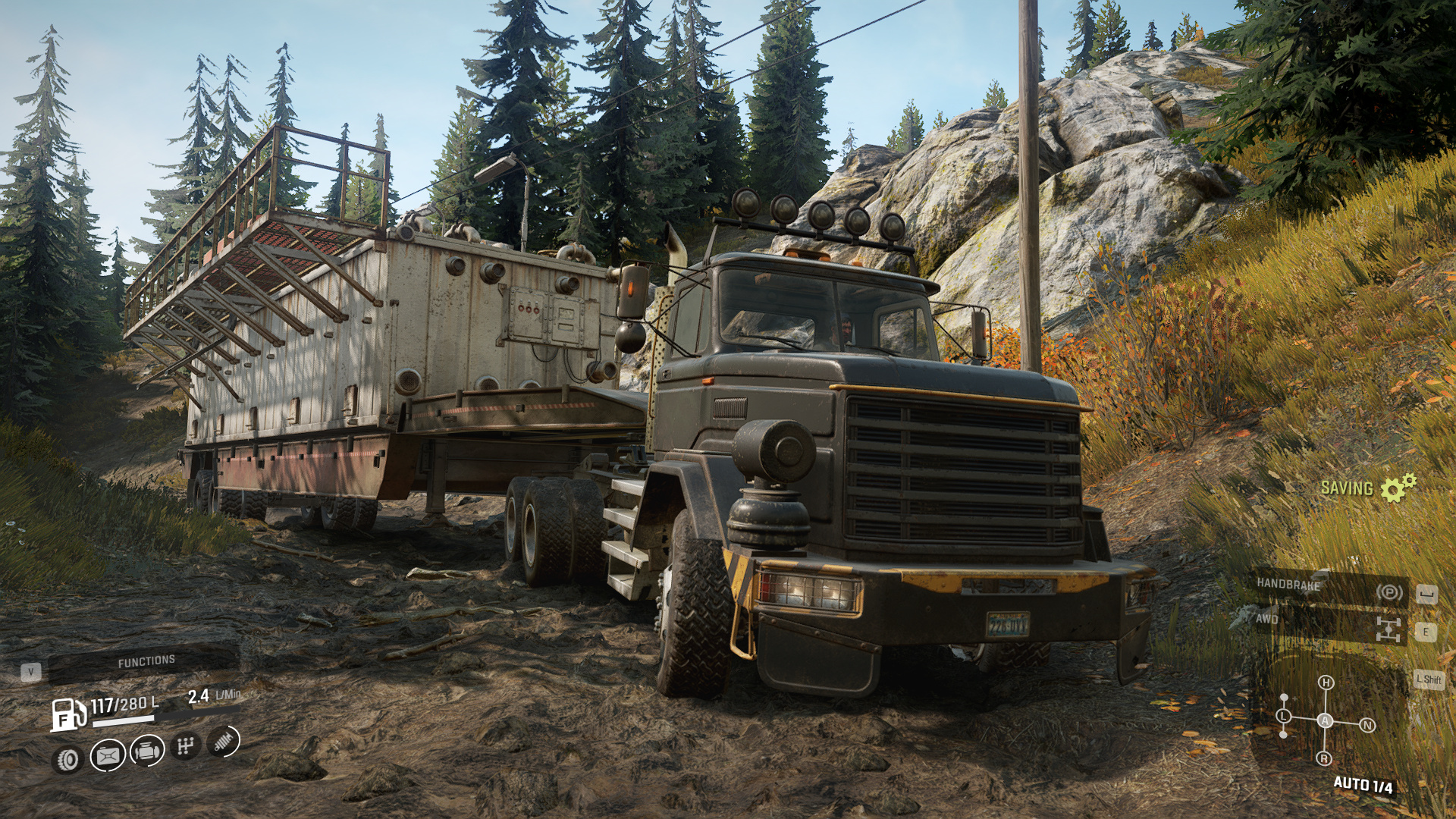
Task: Check the engine damage status icon
Action: pos(147,752)
